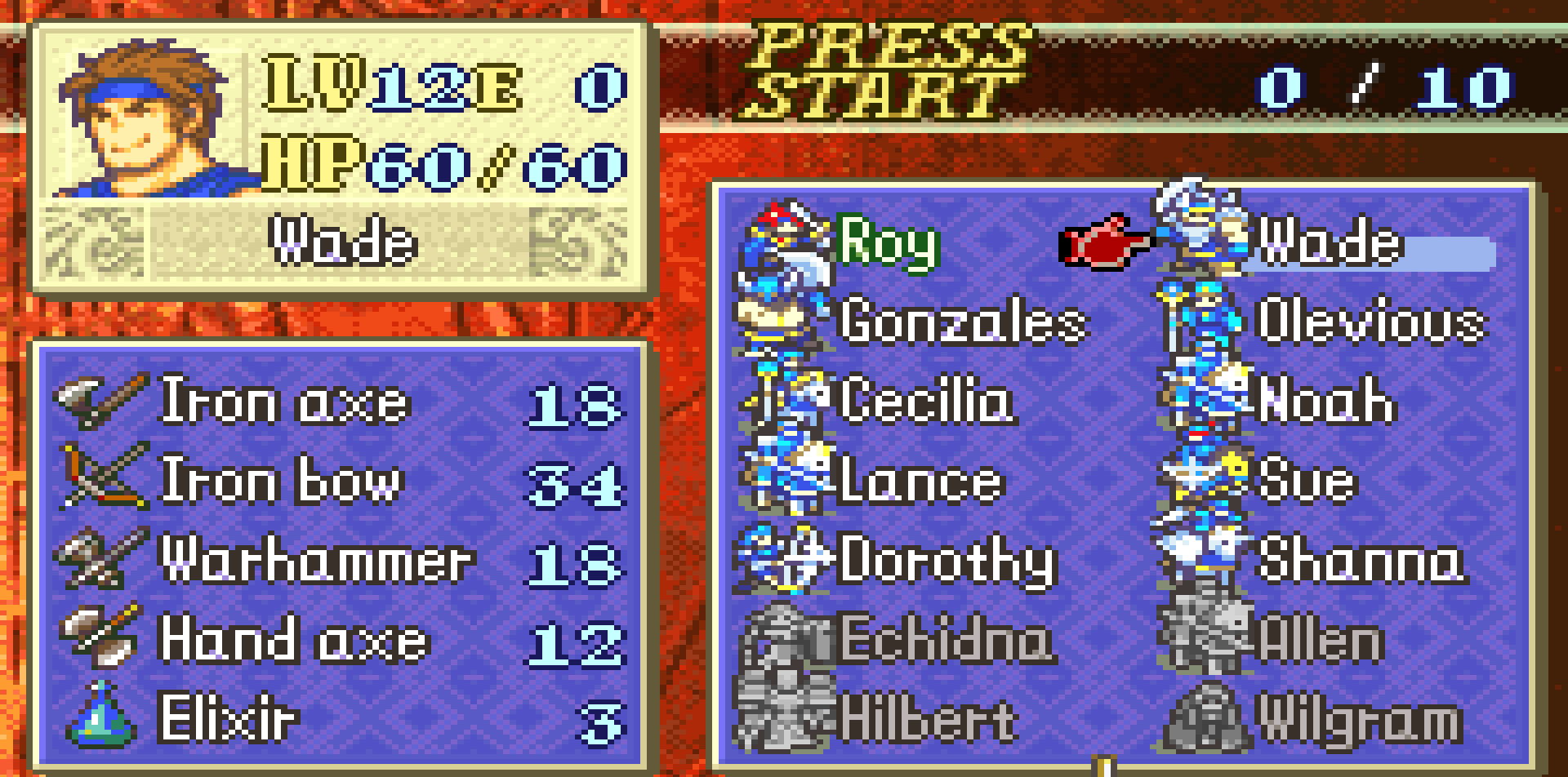The height and width of the screenshot is (777, 1568).
Task: Select Noah in the unit roster
Action: pos(1326,401)
